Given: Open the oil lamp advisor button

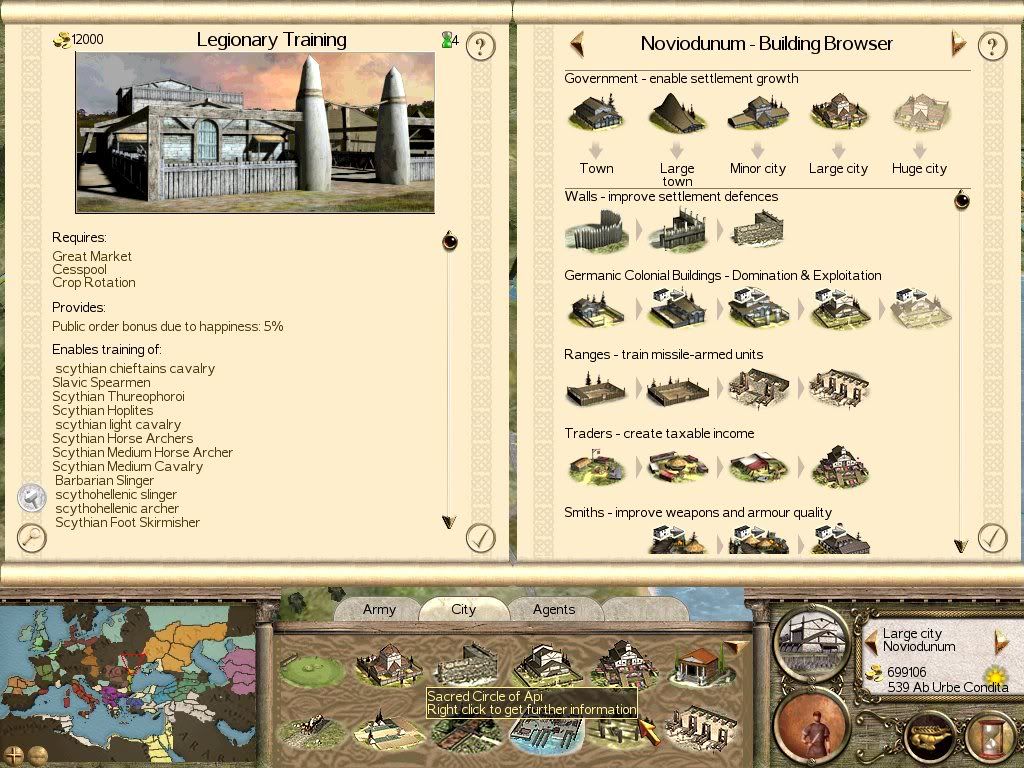Looking at the screenshot, I should 930,735.
